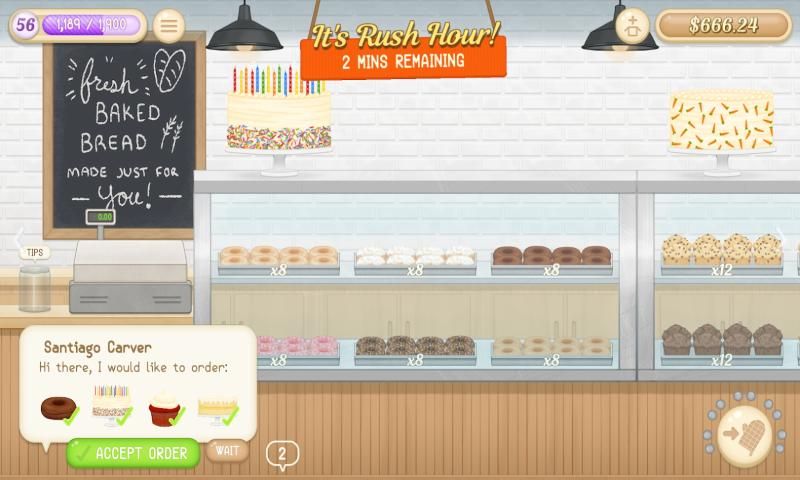Select the birthday cake in the order
800x480 pixels.
click(x=111, y=405)
